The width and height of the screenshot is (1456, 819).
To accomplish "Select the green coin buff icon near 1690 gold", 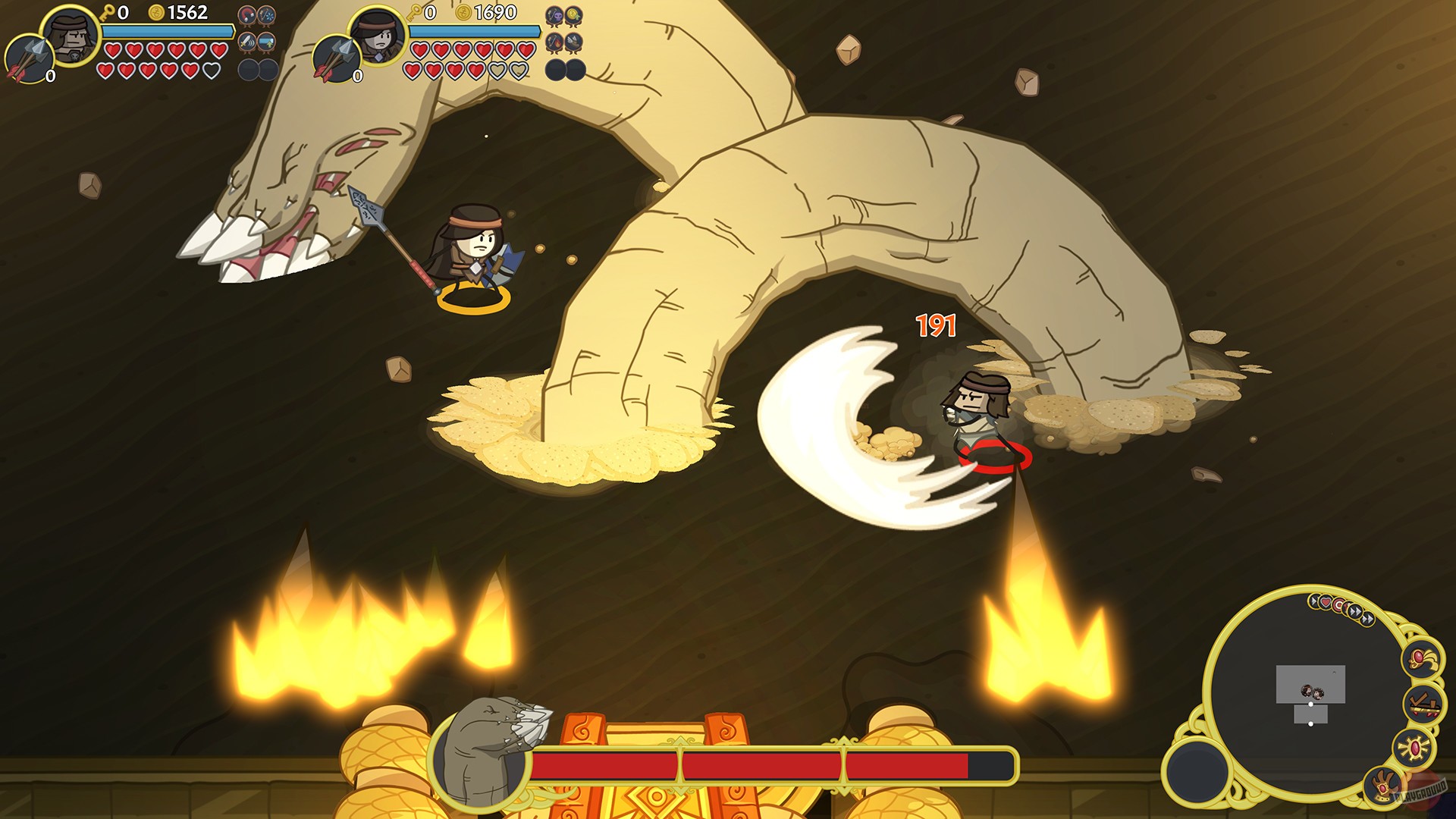I will [573, 14].
